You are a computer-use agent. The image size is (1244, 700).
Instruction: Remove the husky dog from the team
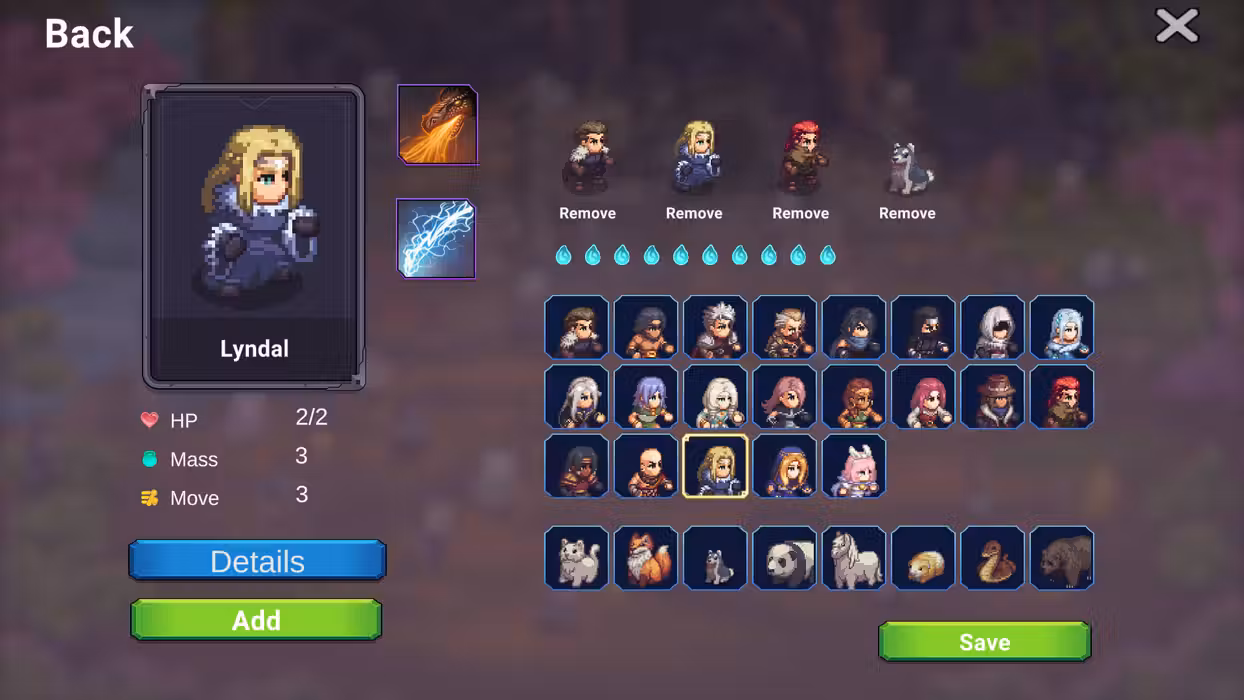(x=907, y=213)
